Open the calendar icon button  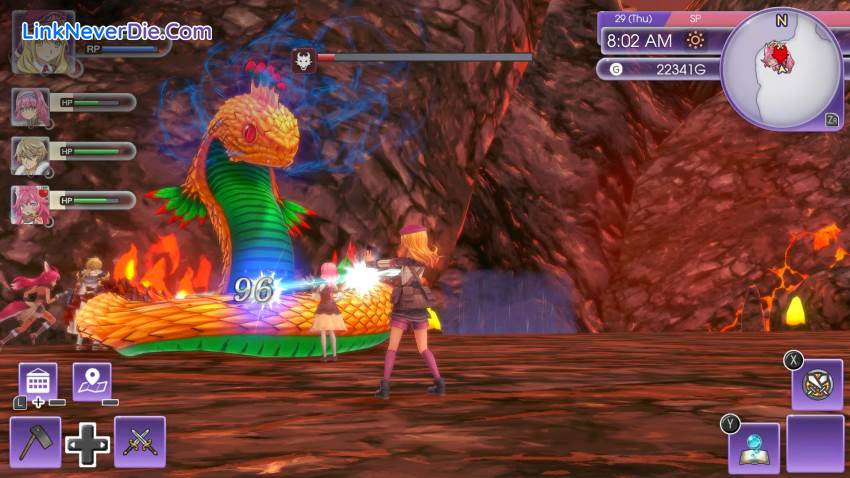tap(38, 381)
